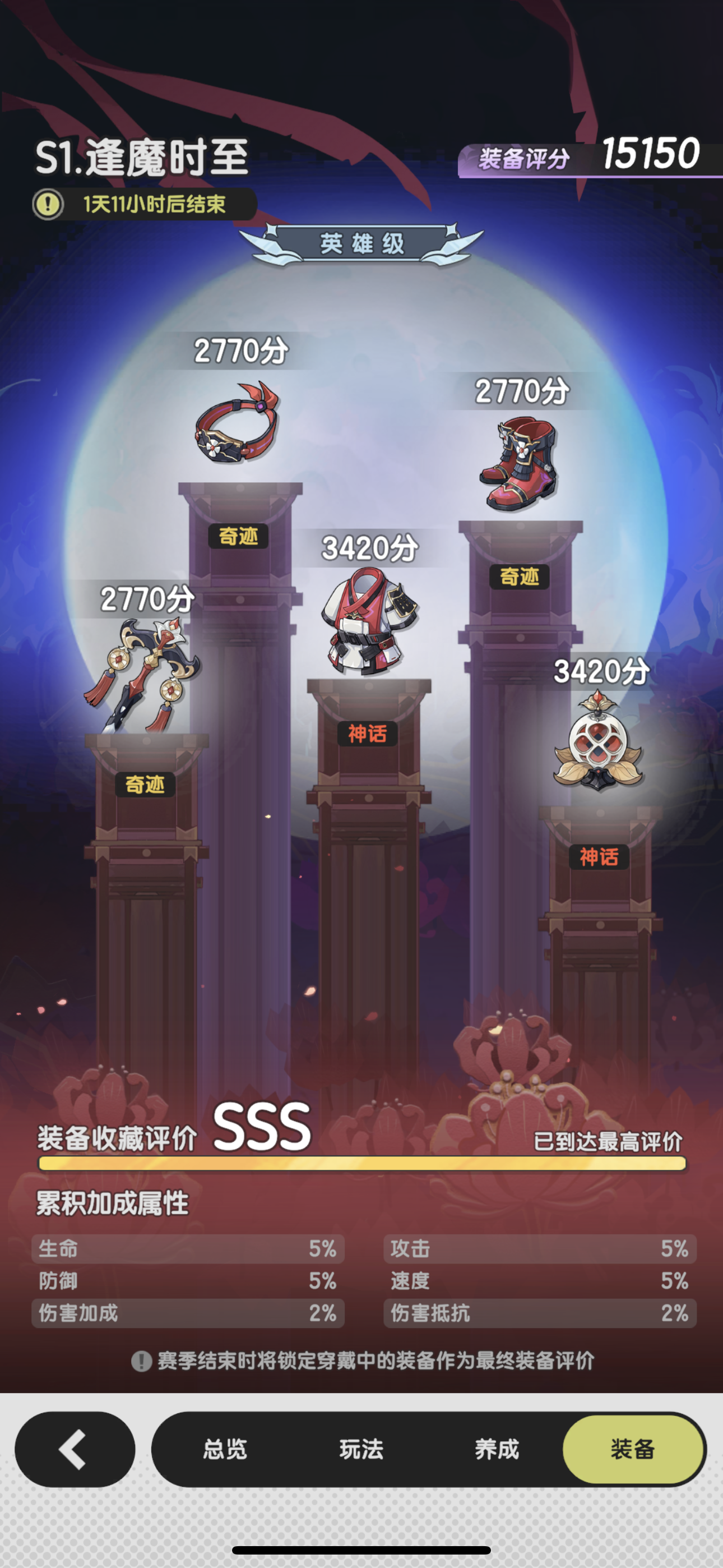
Task: Click the 1天11小时后结束 countdown banner
Action: (x=155, y=205)
